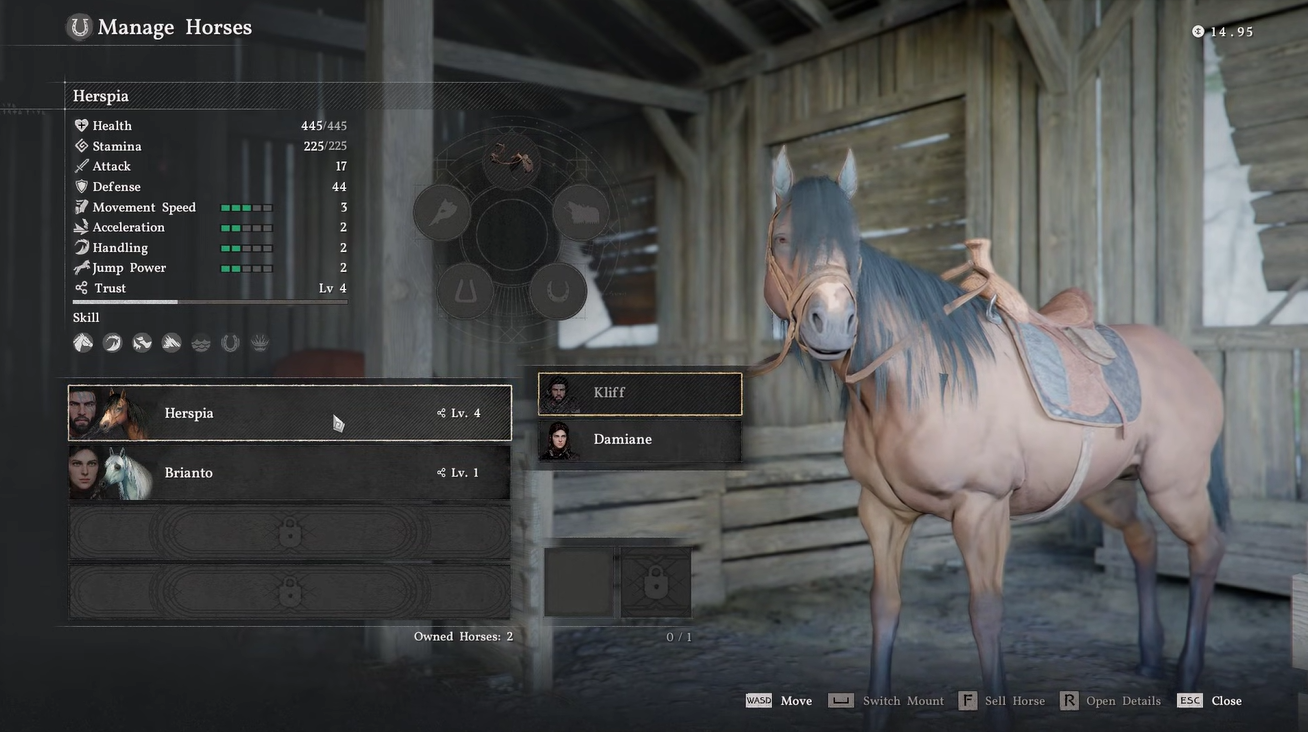
Task: Open the horse head armor slot
Action: coord(442,212)
